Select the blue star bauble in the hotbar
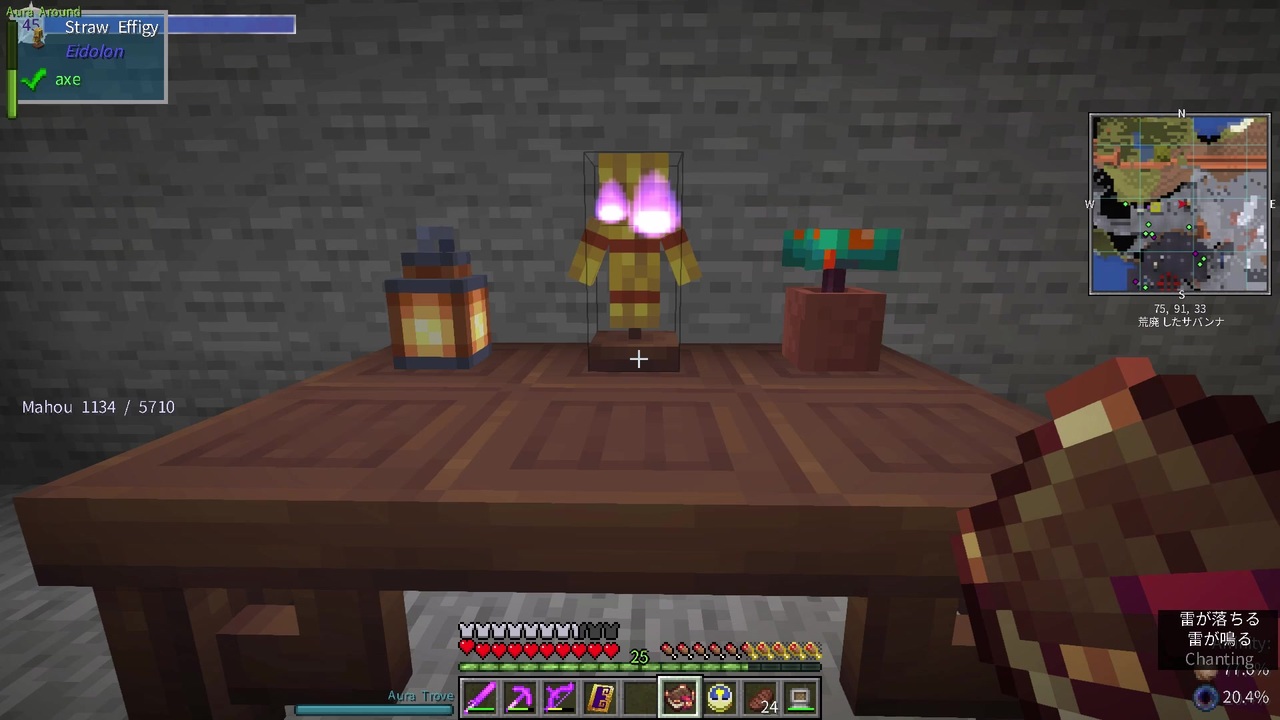Image resolution: width=1280 pixels, height=720 pixels. 719,695
